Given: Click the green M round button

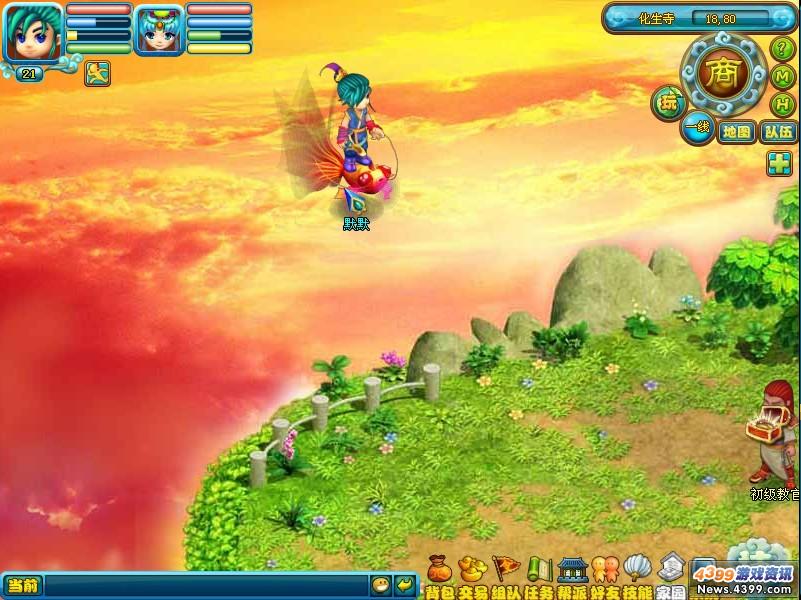Looking at the screenshot, I should coord(783,77).
